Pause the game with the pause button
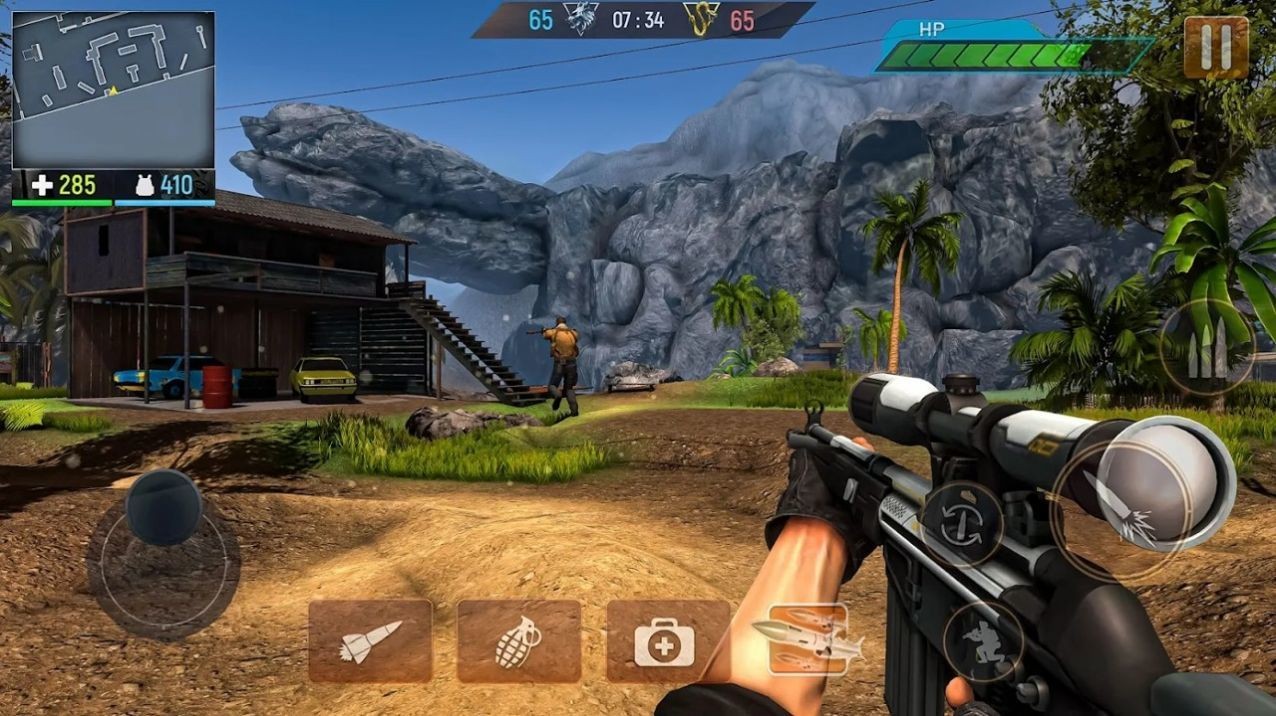1276x716 pixels. point(1216,47)
